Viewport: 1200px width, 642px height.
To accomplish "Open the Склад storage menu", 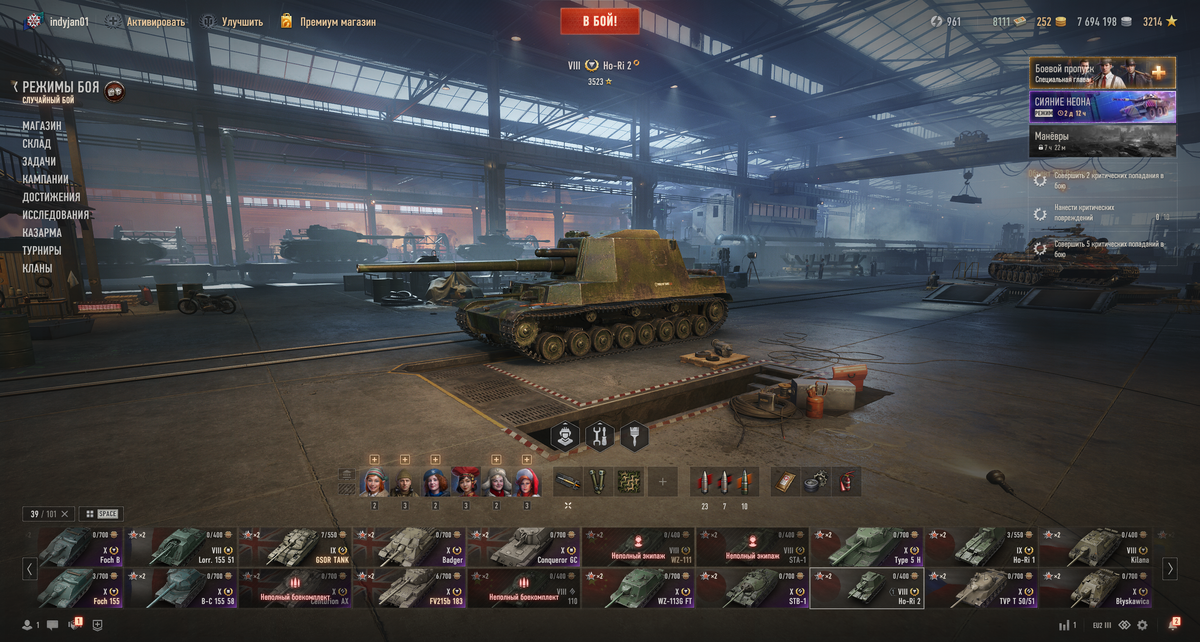I will [37, 144].
